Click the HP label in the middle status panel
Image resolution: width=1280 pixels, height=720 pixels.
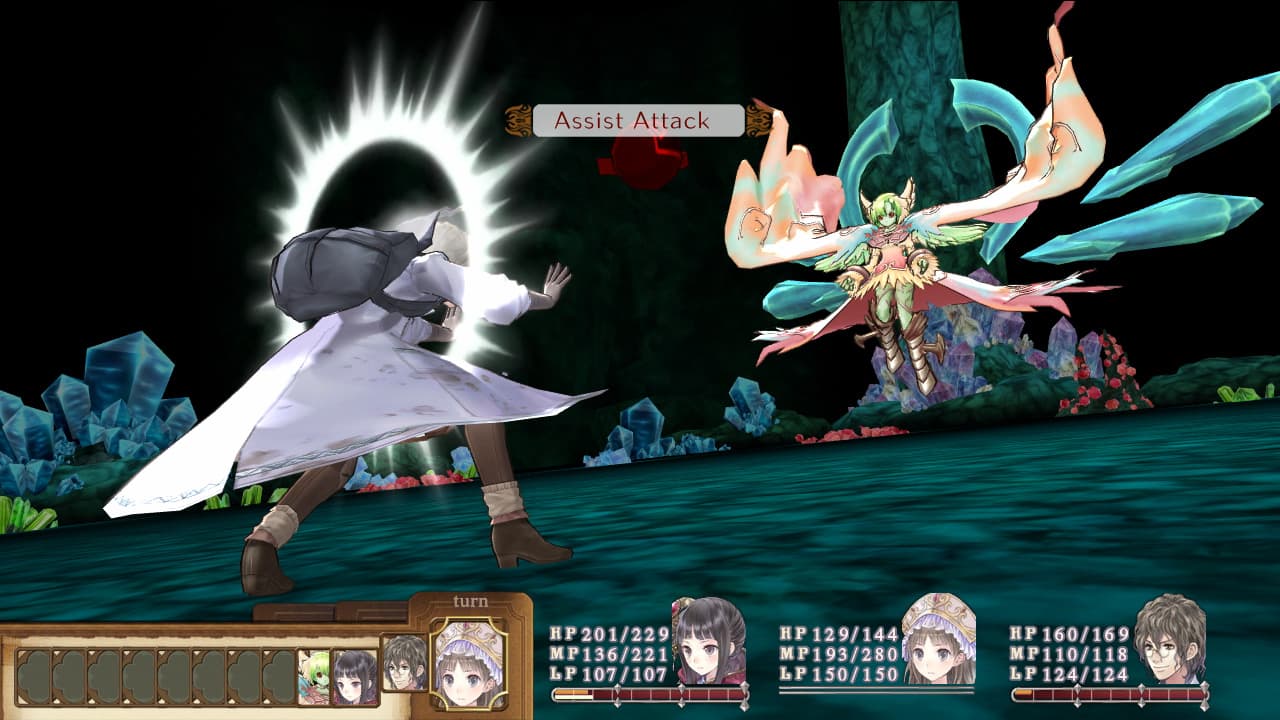(791, 632)
